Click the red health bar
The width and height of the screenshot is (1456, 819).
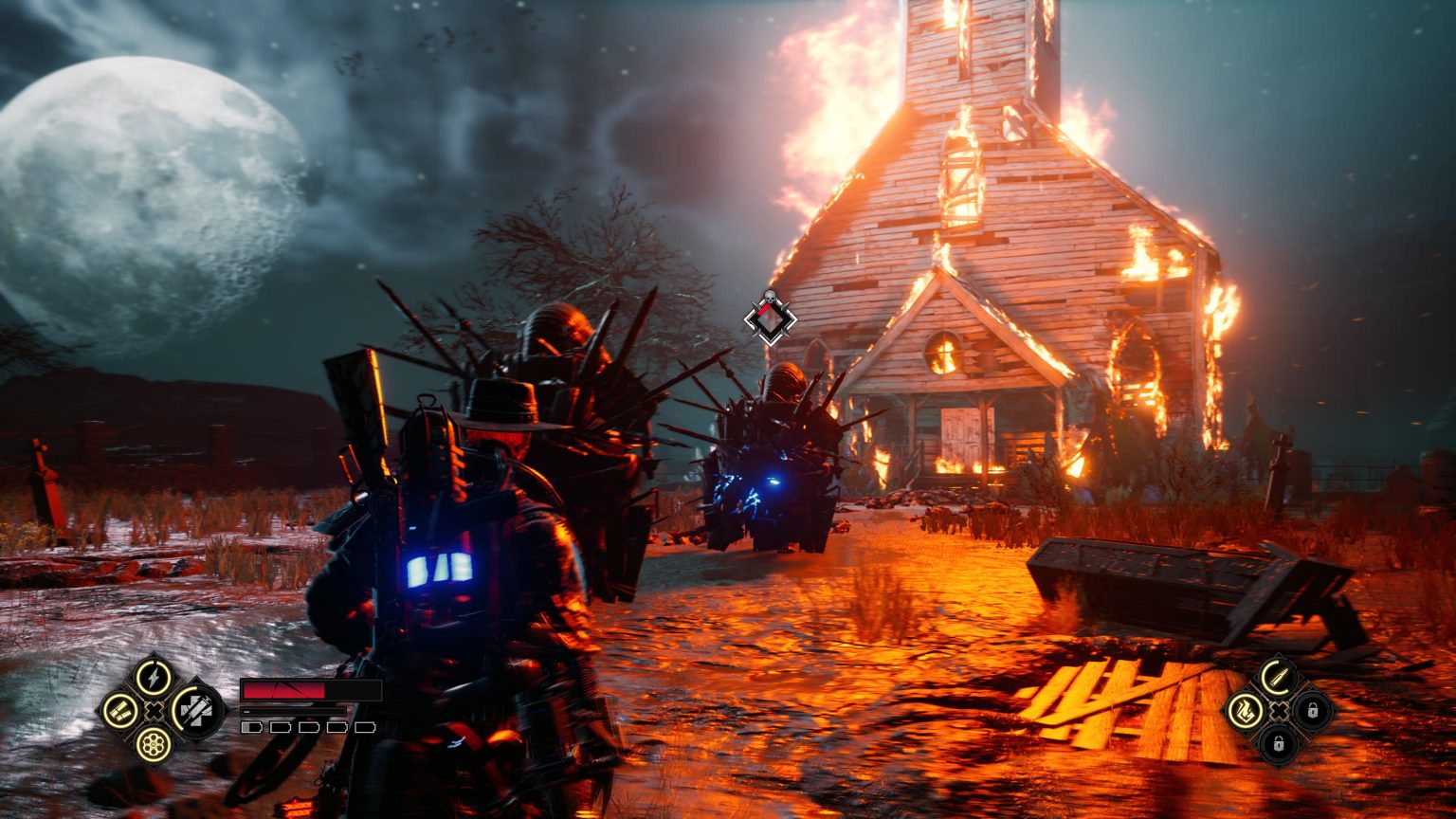[x=282, y=689]
